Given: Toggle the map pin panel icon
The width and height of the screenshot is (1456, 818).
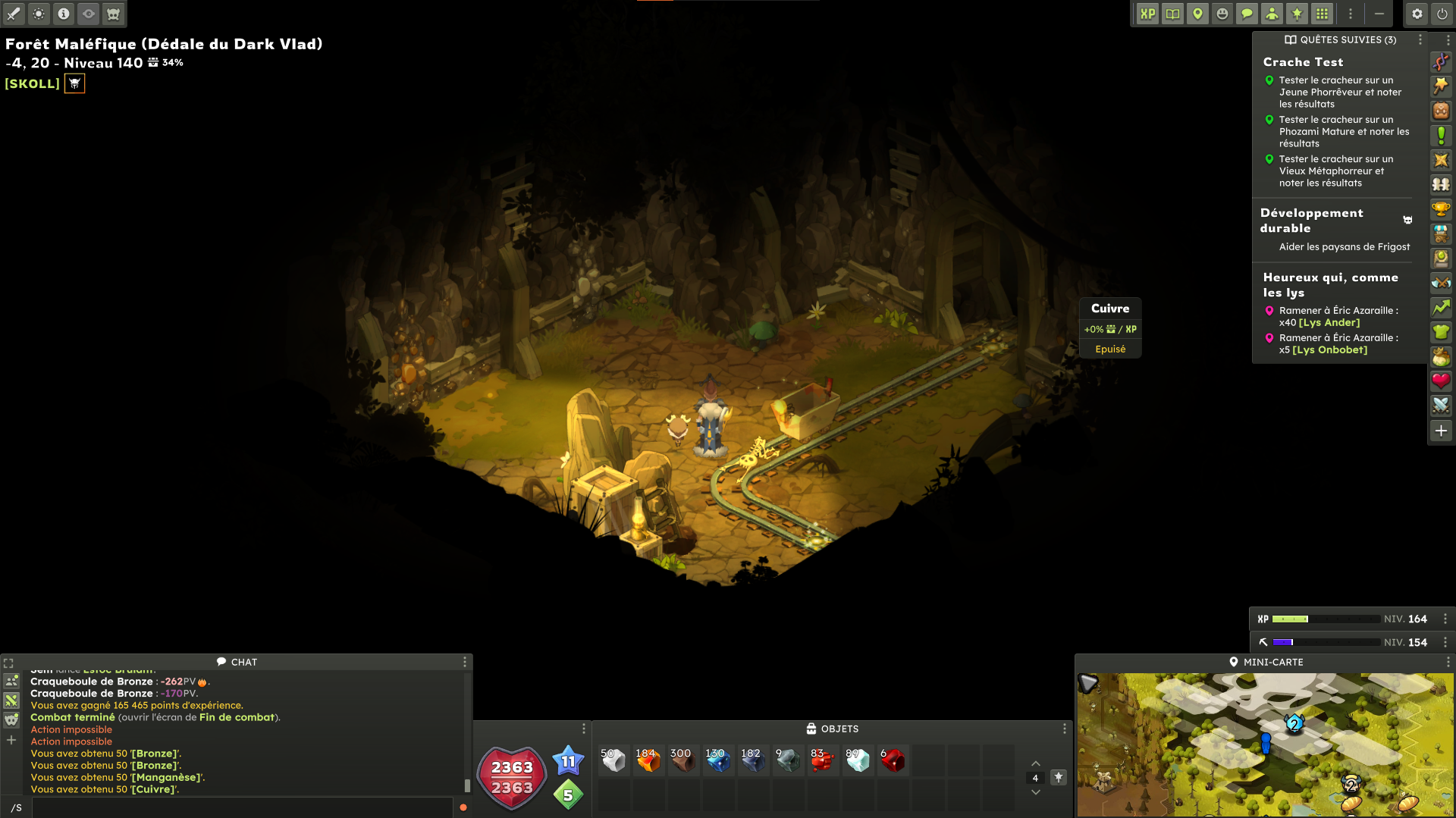Looking at the screenshot, I should point(1197,14).
